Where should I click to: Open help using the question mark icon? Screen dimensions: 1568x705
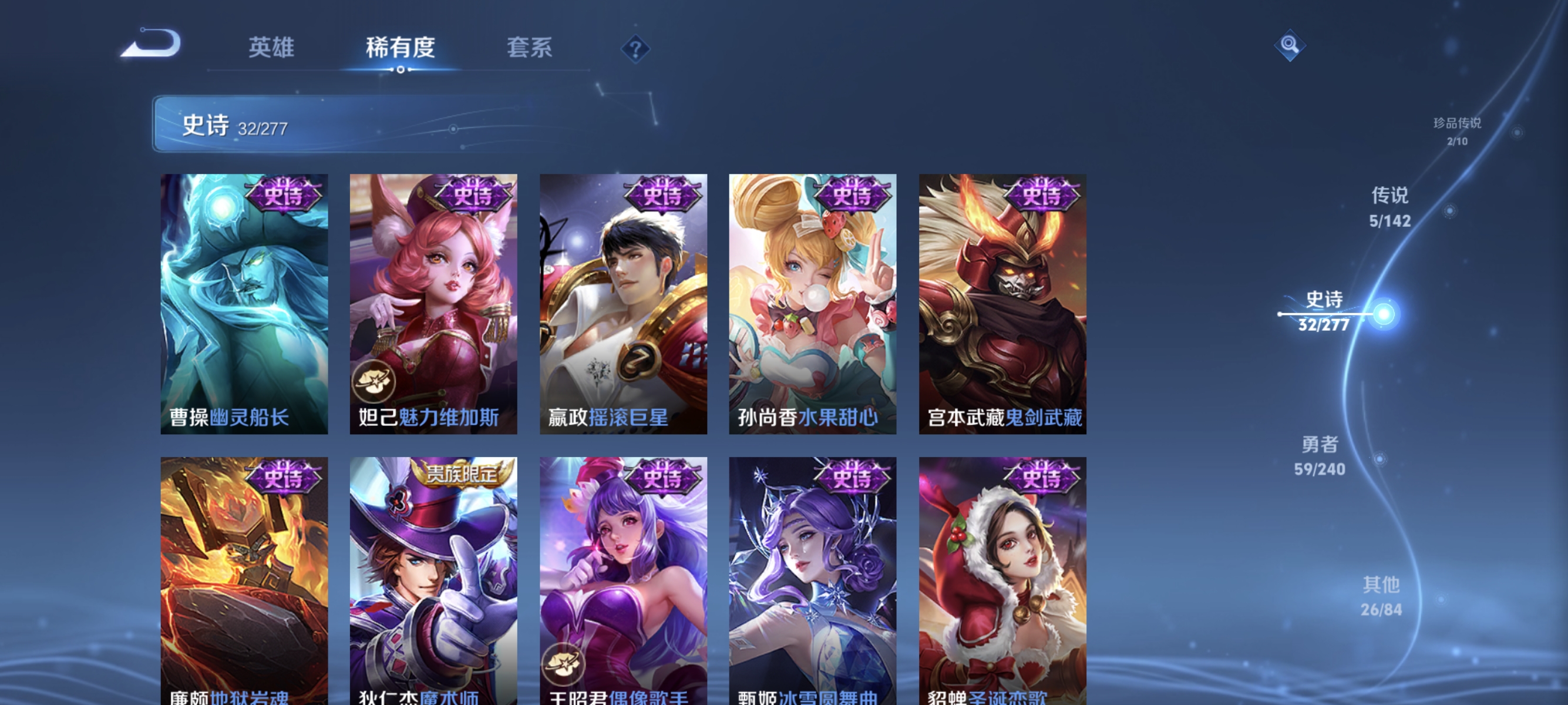pyautogui.click(x=635, y=50)
